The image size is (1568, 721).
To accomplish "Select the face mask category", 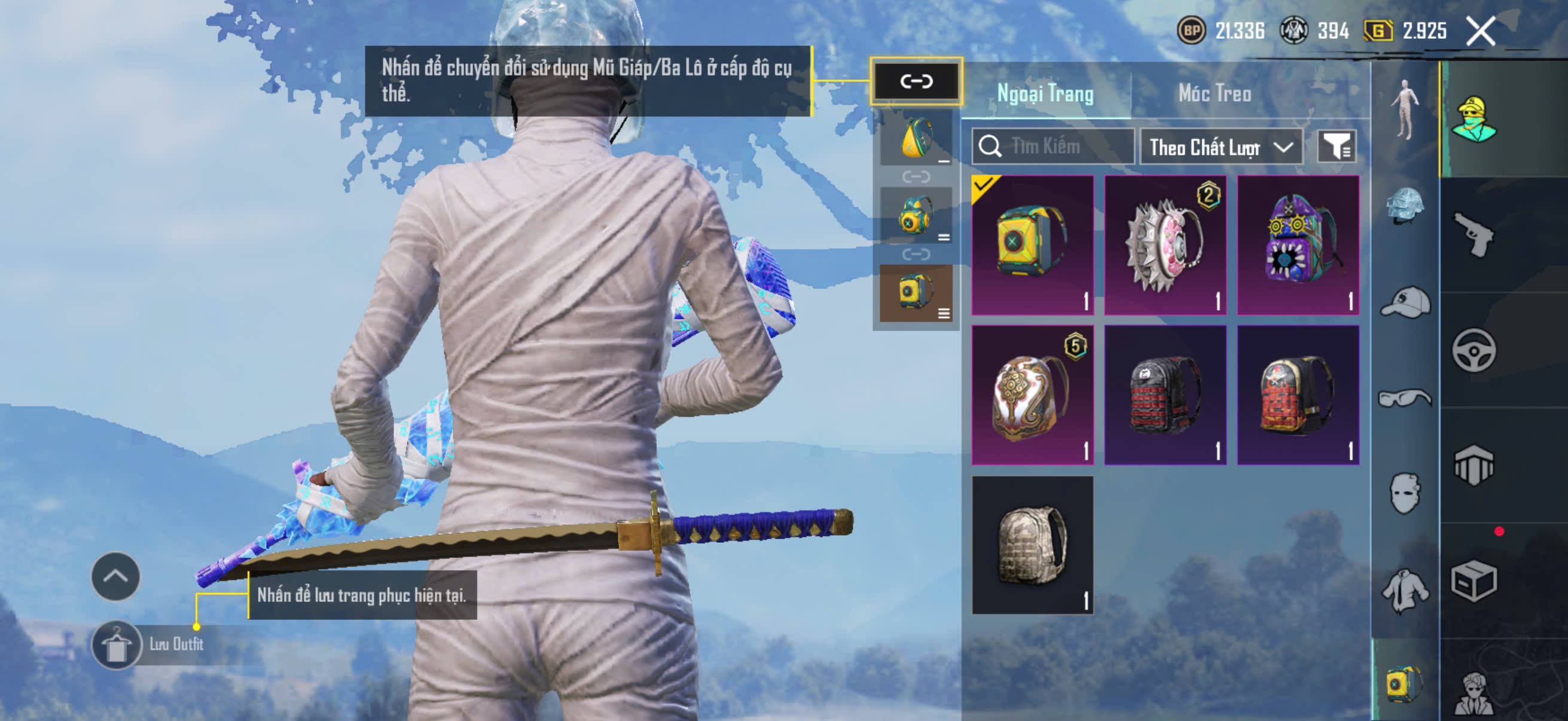I will tap(1405, 493).
